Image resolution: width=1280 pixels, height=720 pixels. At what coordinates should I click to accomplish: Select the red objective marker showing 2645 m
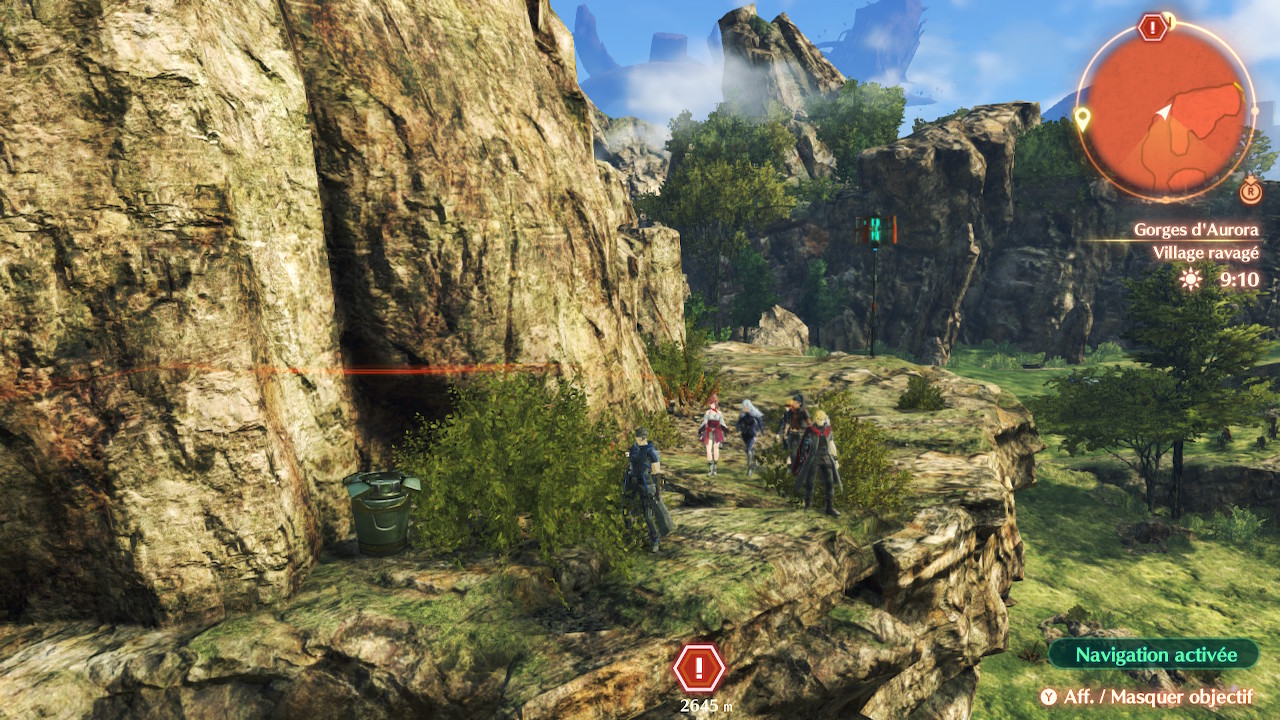700,667
